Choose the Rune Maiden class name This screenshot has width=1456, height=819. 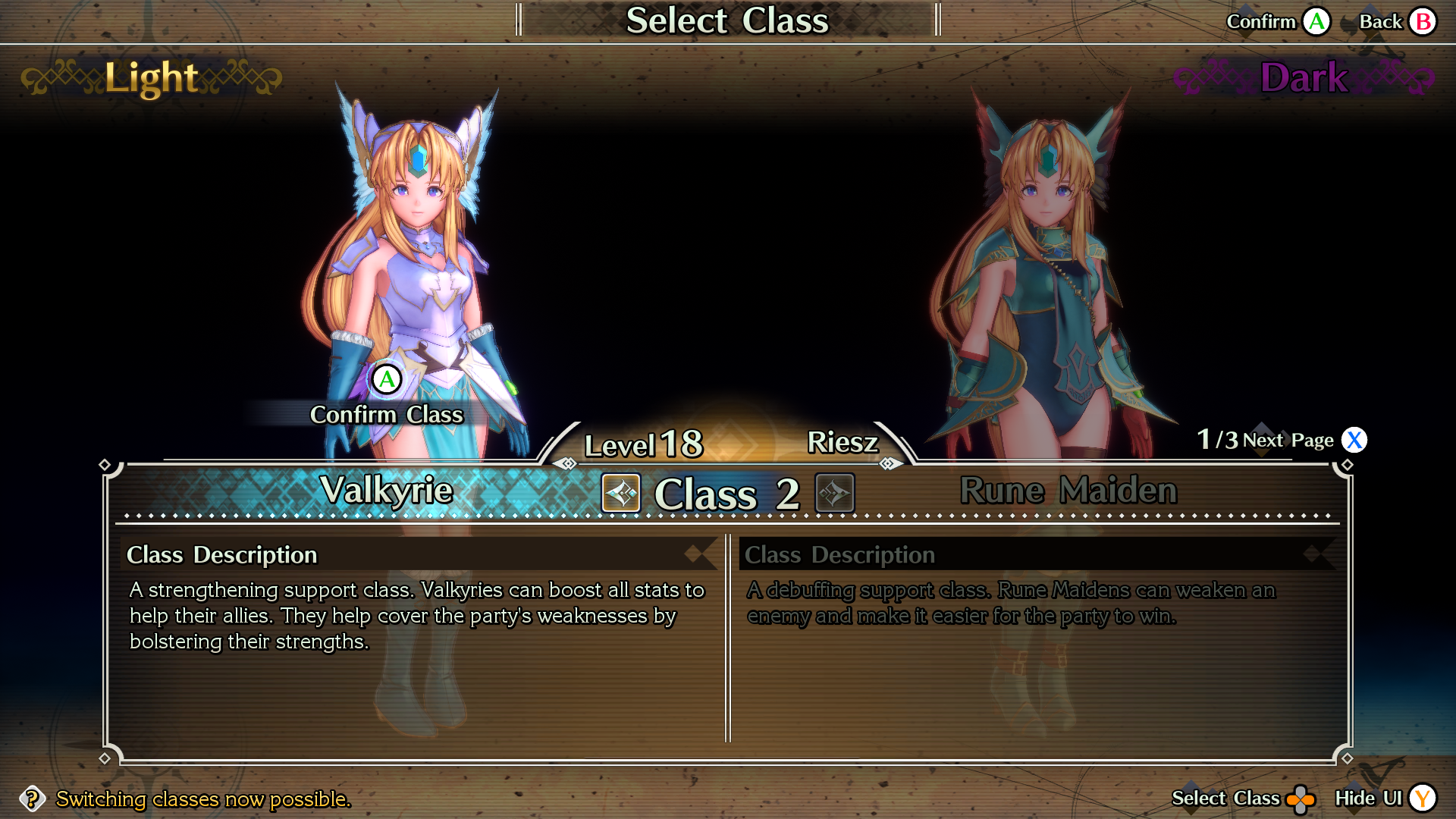pos(1068,491)
